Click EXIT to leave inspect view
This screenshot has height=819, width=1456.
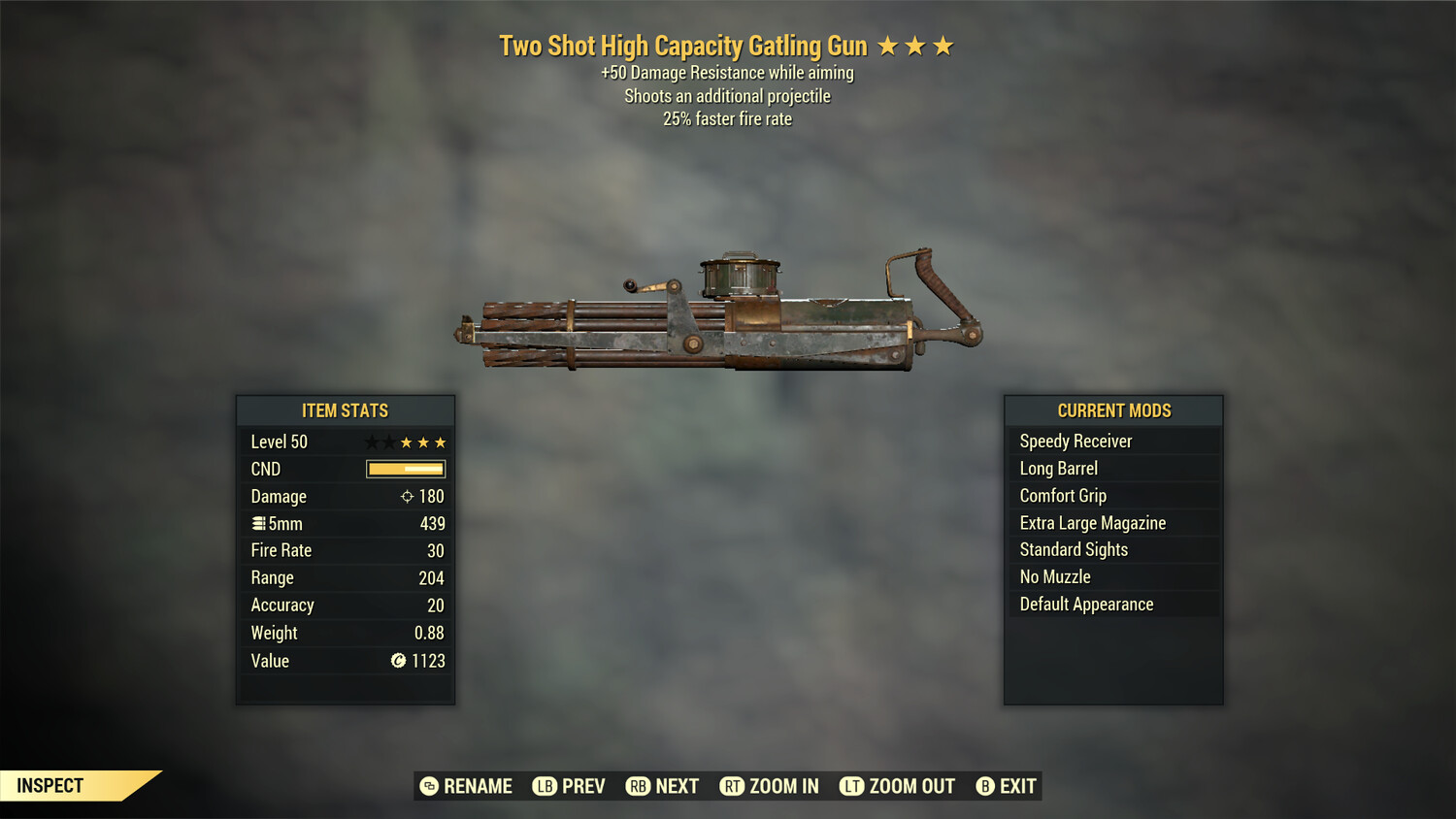1015,786
